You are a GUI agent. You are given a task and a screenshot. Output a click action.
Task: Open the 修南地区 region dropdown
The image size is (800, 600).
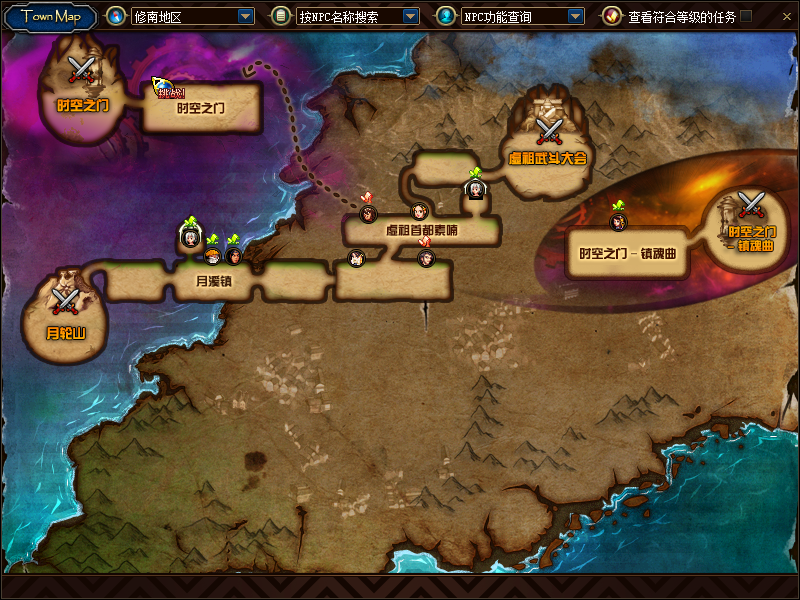click(x=246, y=16)
